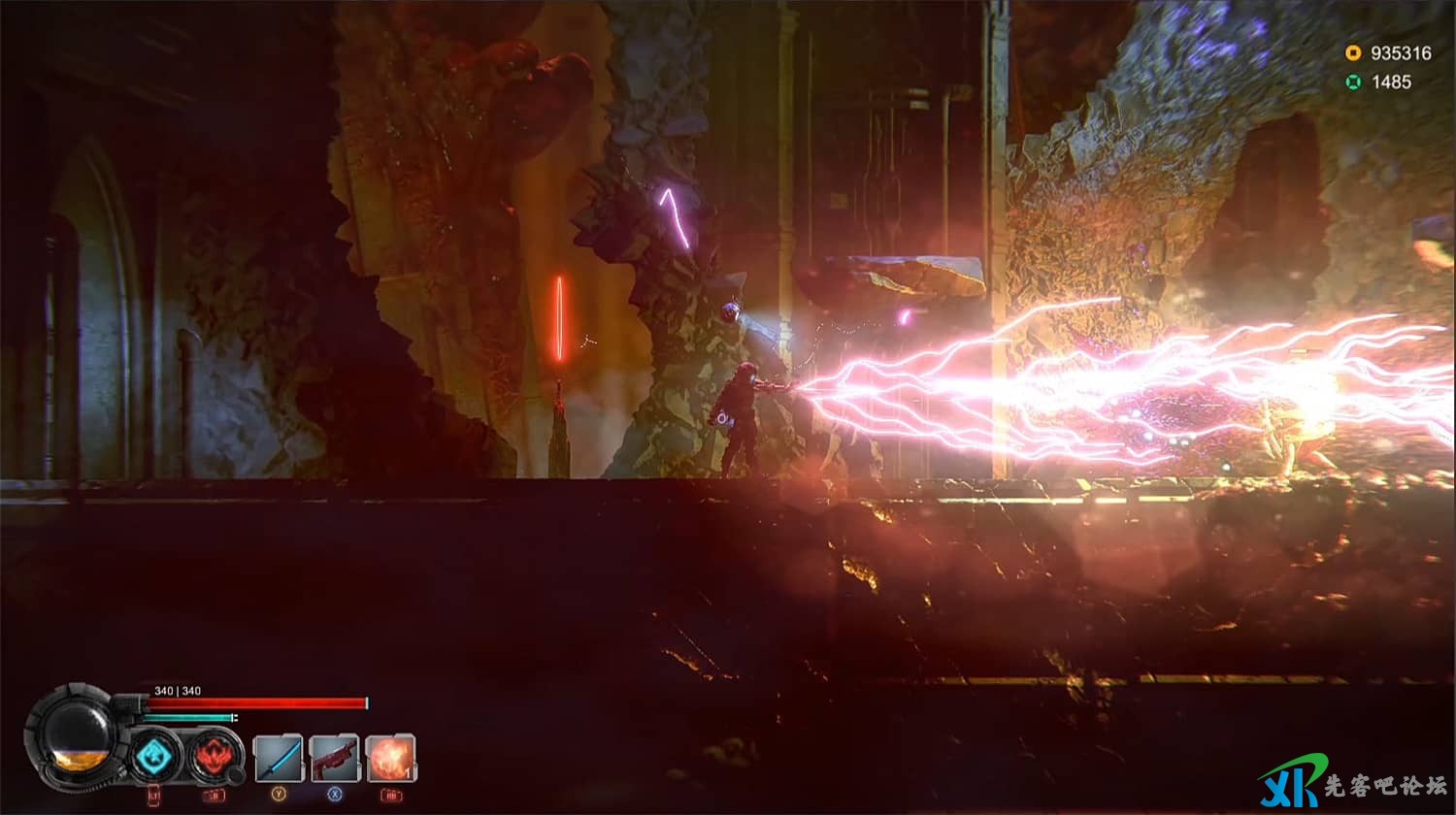Activate the fiery orb skill slot

[391, 759]
